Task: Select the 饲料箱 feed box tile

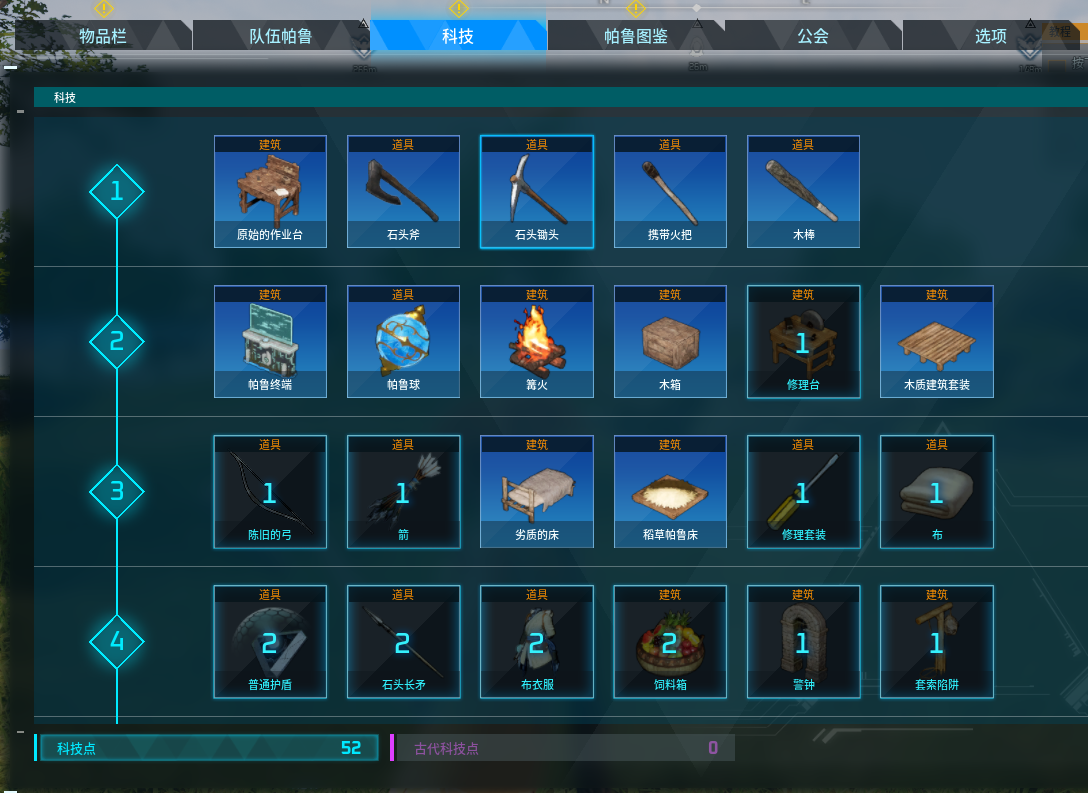Action: coord(670,642)
